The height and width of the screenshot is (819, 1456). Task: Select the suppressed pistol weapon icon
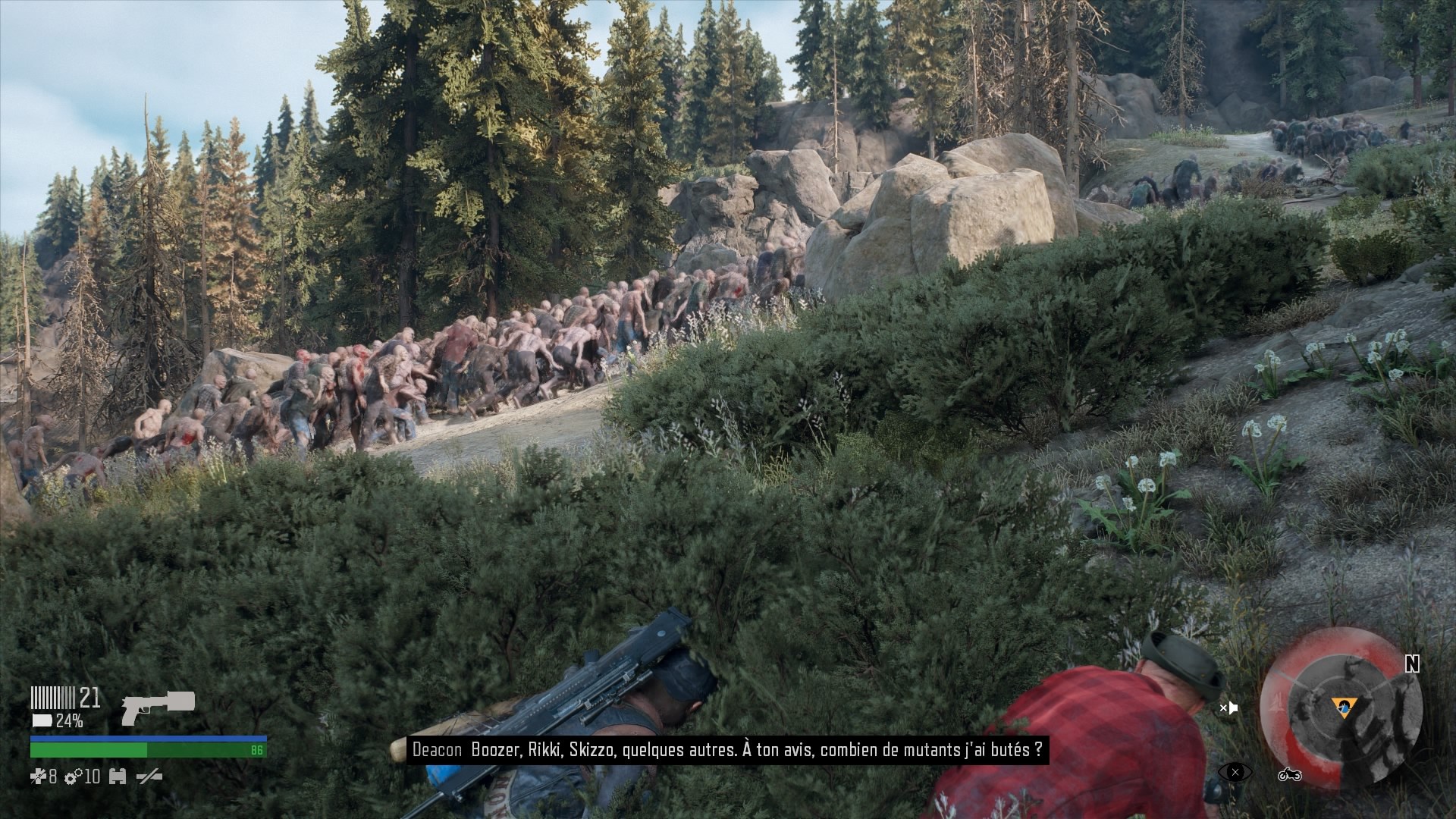(158, 707)
